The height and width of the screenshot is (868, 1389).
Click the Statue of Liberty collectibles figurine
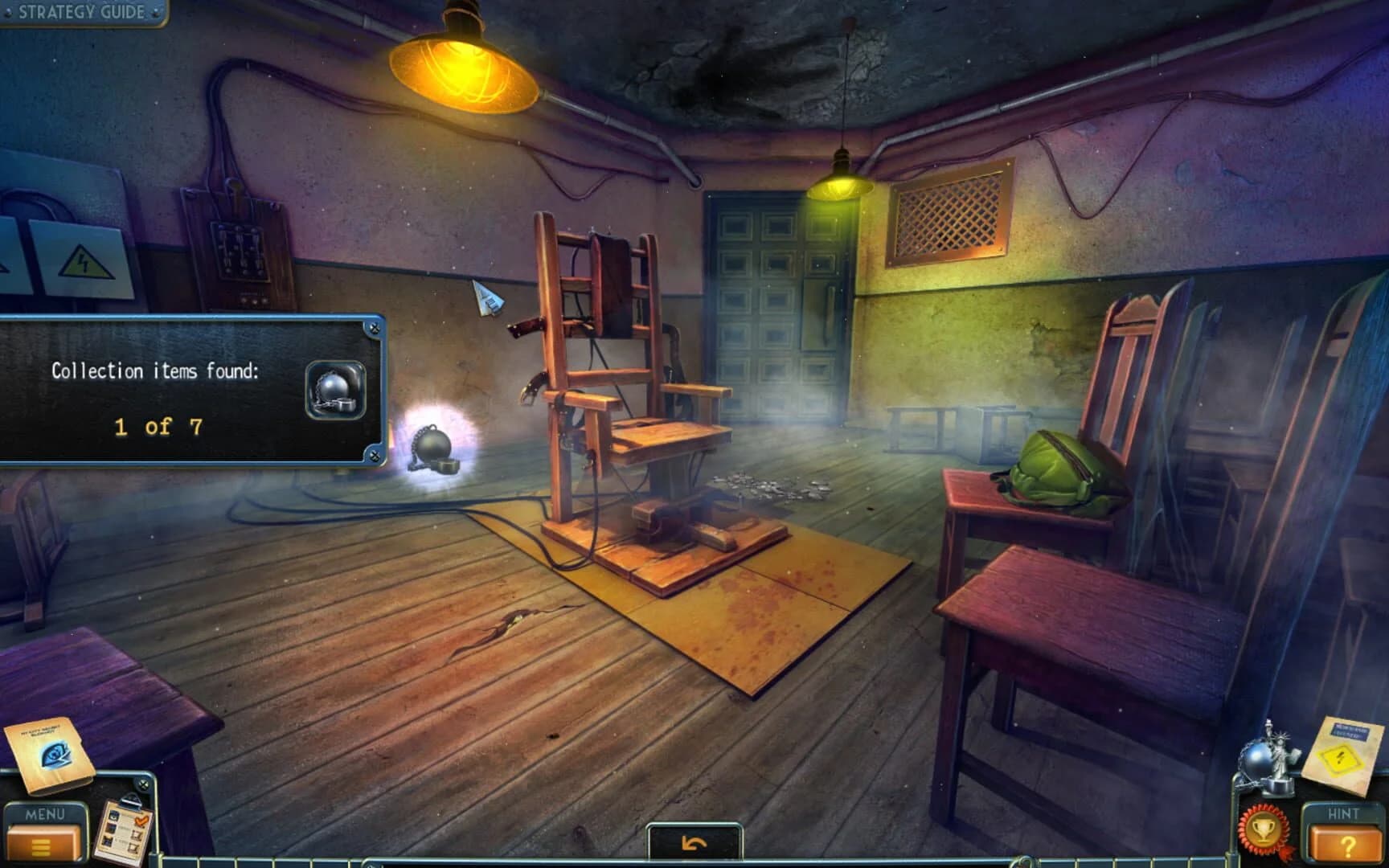[x=1280, y=752]
